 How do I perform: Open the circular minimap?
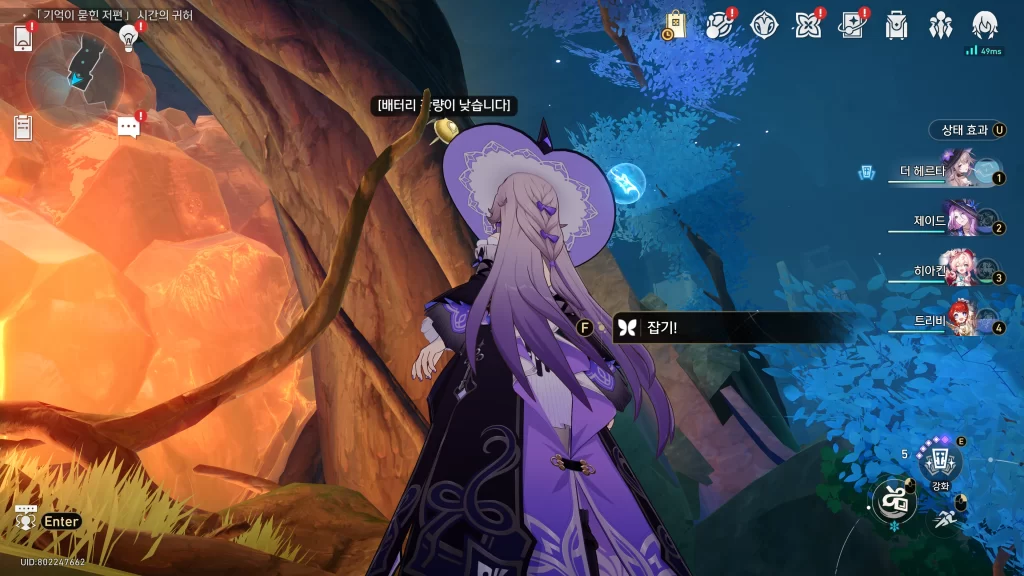click(75, 73)
